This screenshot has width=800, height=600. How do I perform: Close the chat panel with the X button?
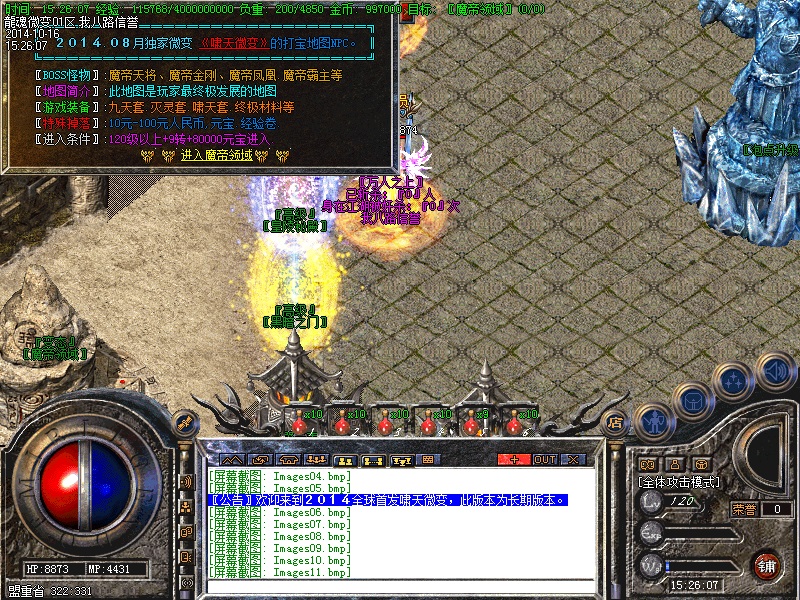coord(573,459)
